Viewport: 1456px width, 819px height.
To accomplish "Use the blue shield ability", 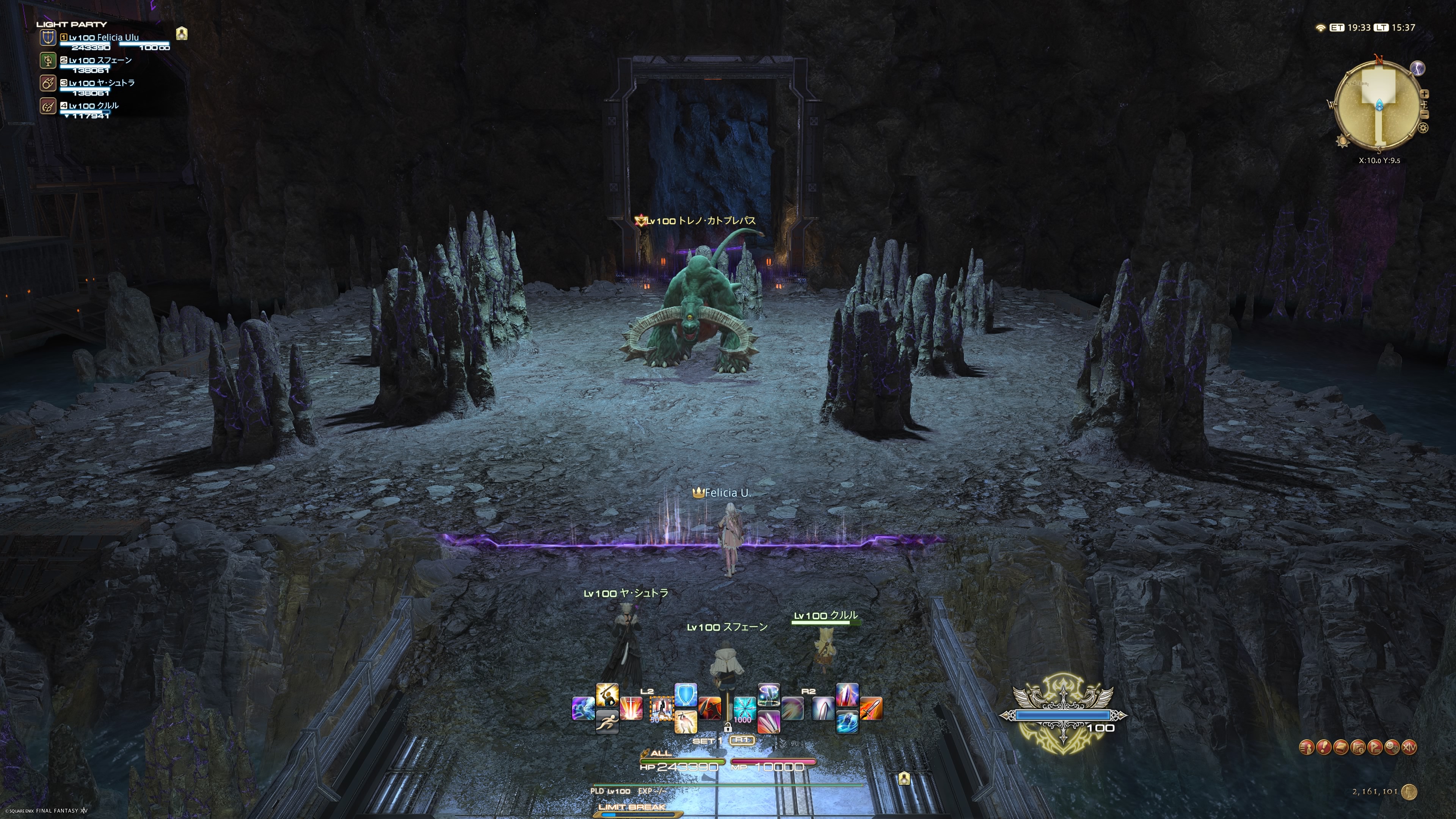I will tap(686, 695).
